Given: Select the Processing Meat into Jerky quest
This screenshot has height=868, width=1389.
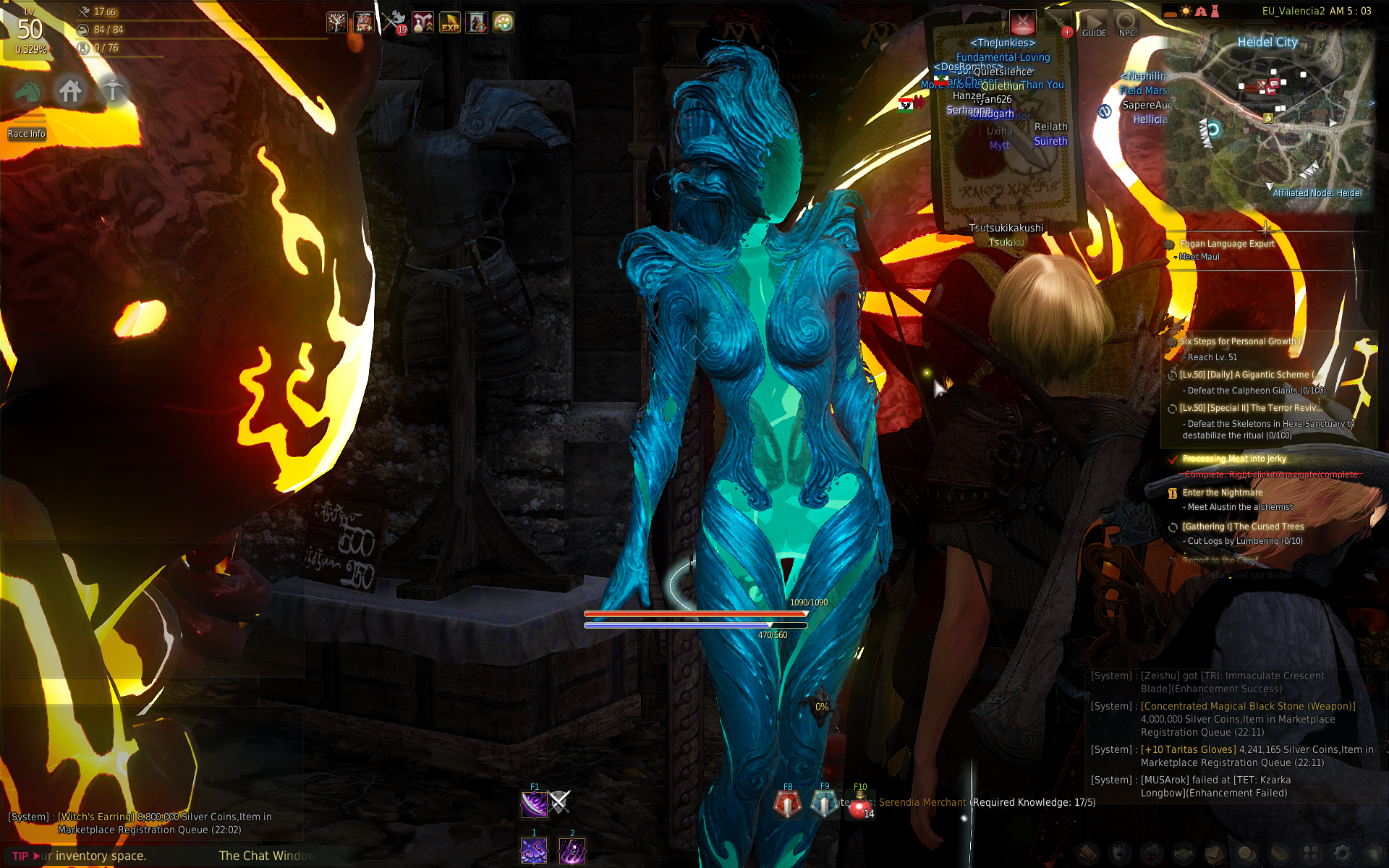Looking at the screenshot, I should coord(1234,459).
